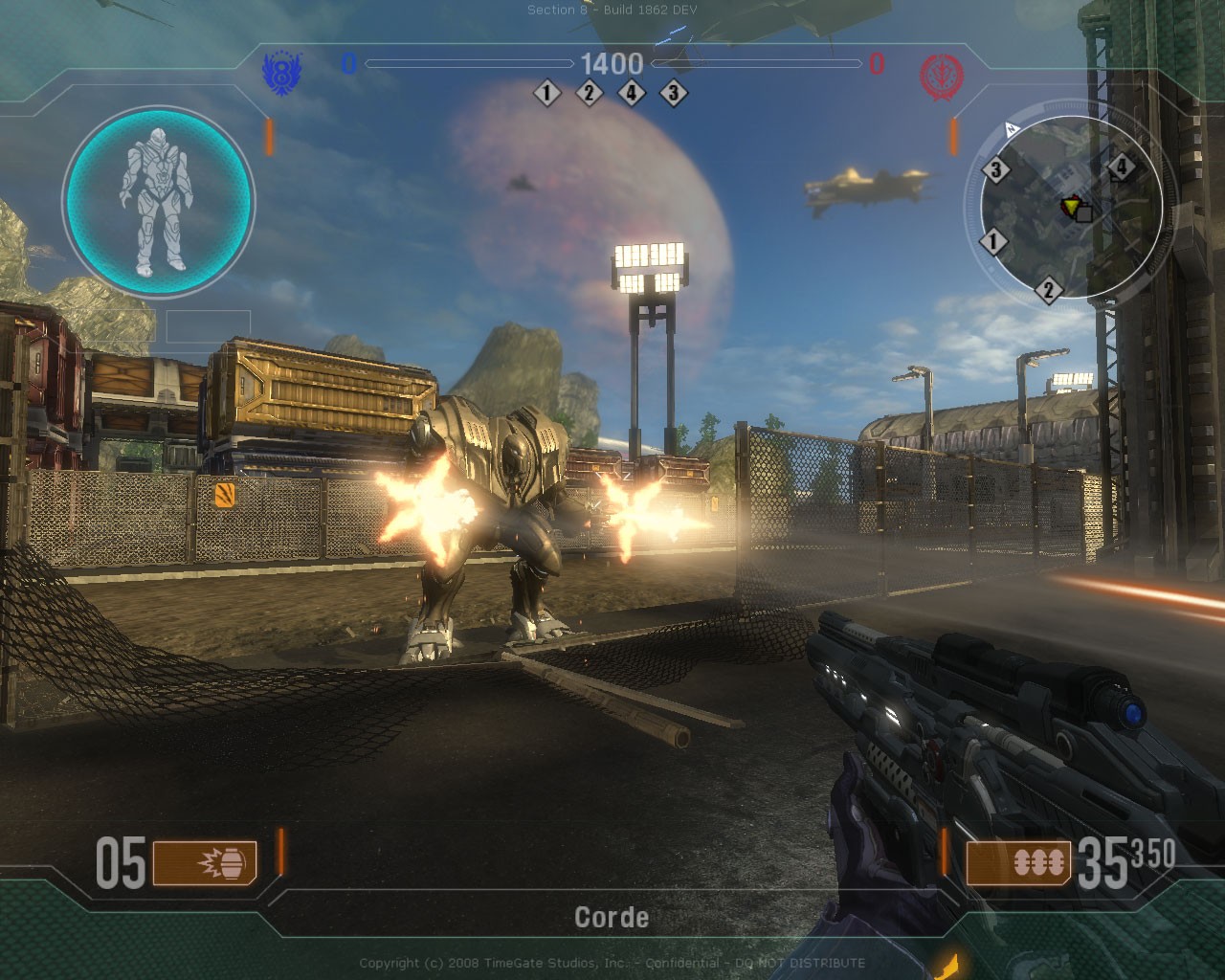1225x980 pixels.
Task: Select marker 3 on the minimap
Action: click(996, 170)
